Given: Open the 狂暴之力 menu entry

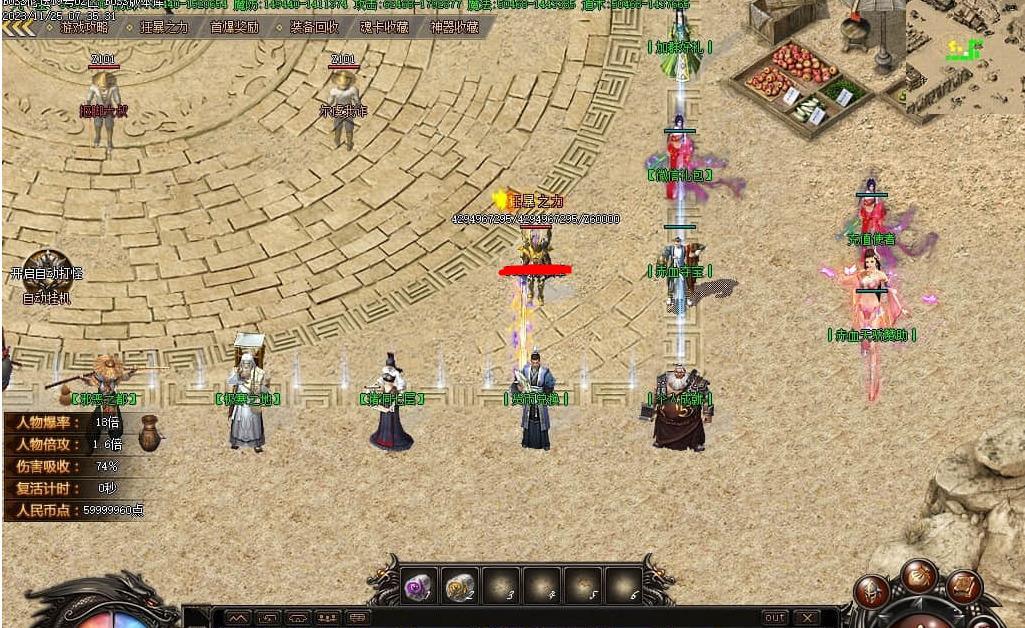Looking at the screenshot, I should pyautogui.click(x=163, y=28).
